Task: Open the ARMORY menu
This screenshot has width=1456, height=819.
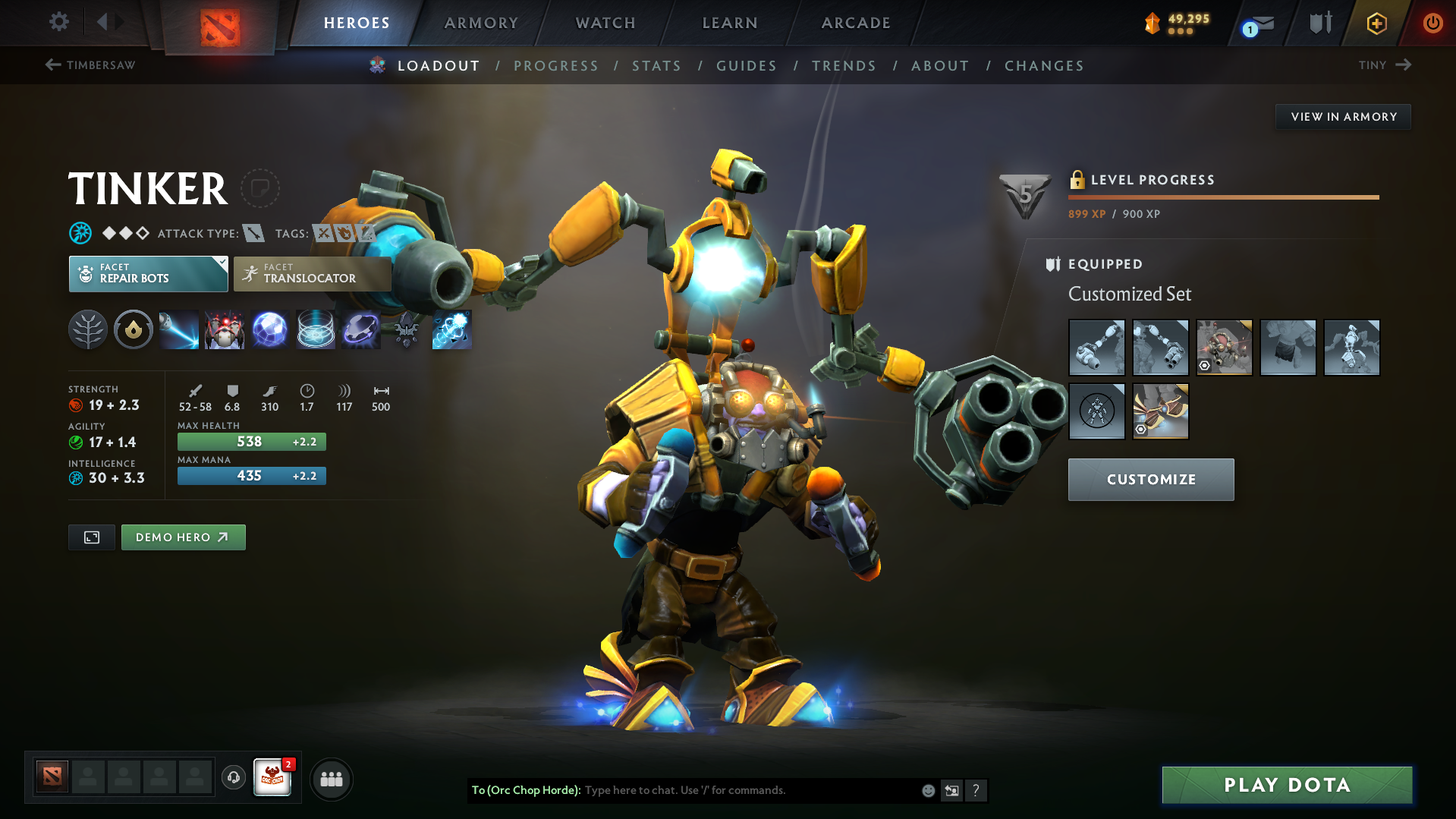Action: (481, 23)
